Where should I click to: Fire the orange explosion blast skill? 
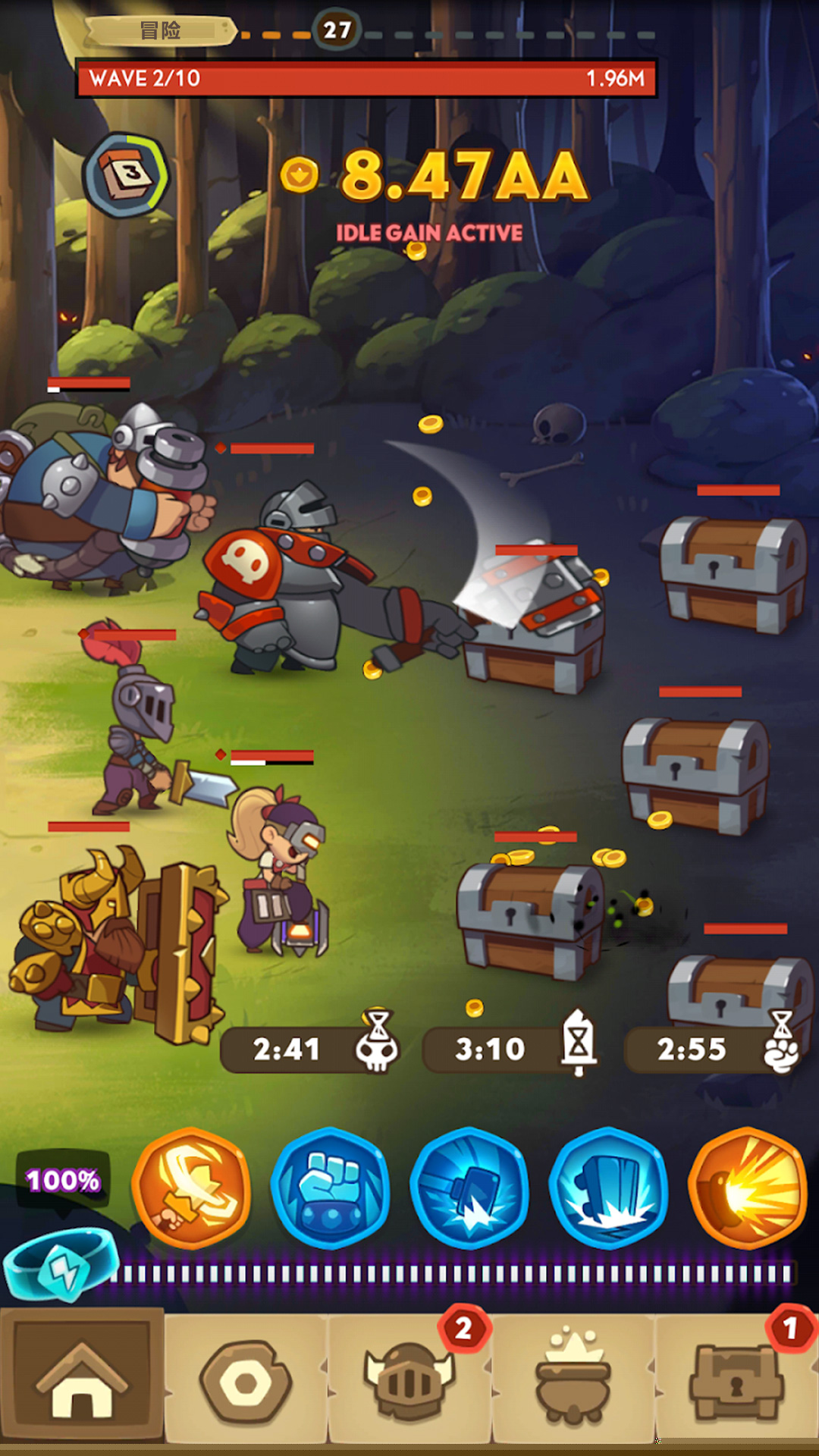coord(748,1187)
